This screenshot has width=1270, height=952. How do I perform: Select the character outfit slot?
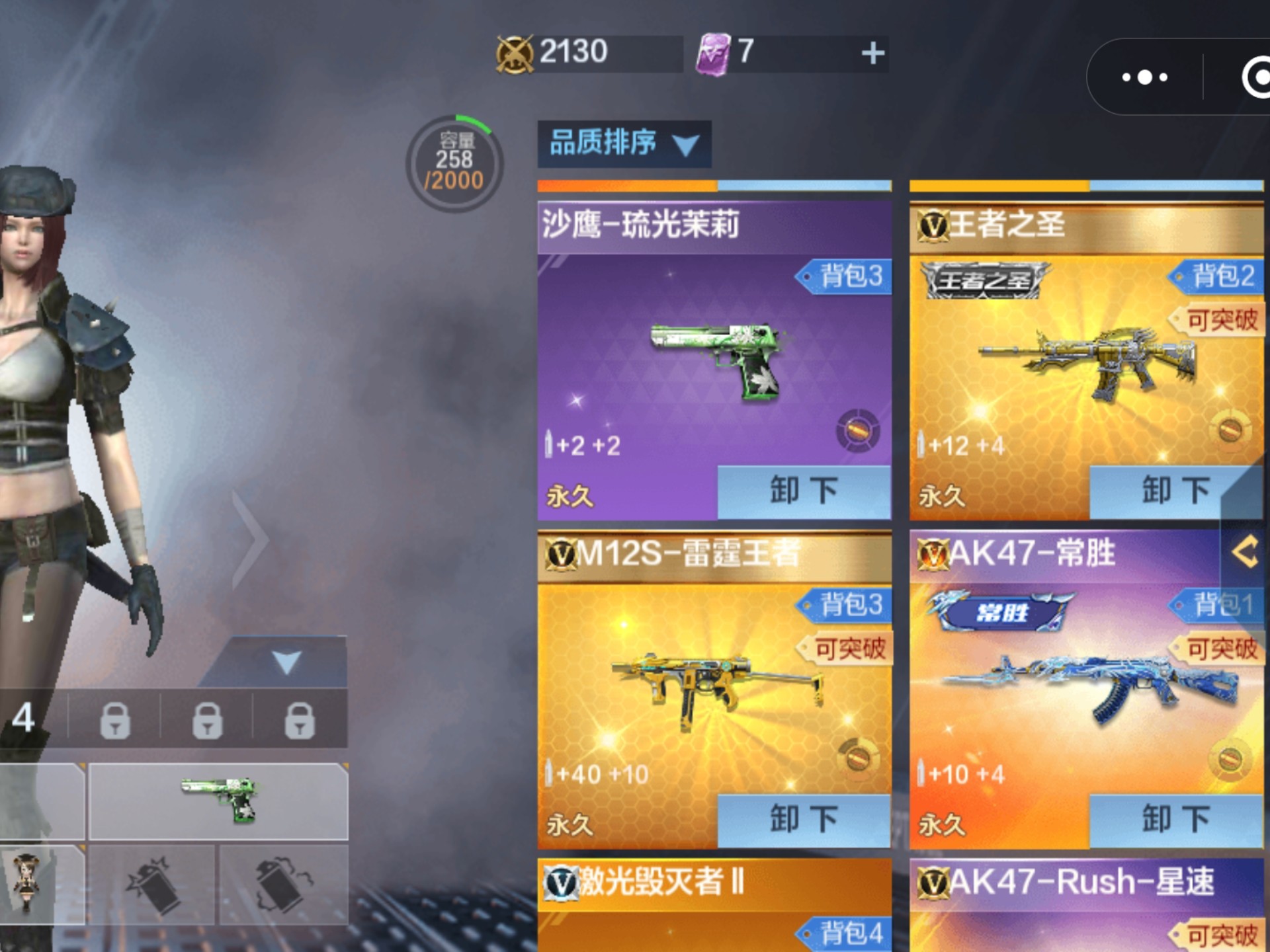pyautogui.click(x=28, y=883)
